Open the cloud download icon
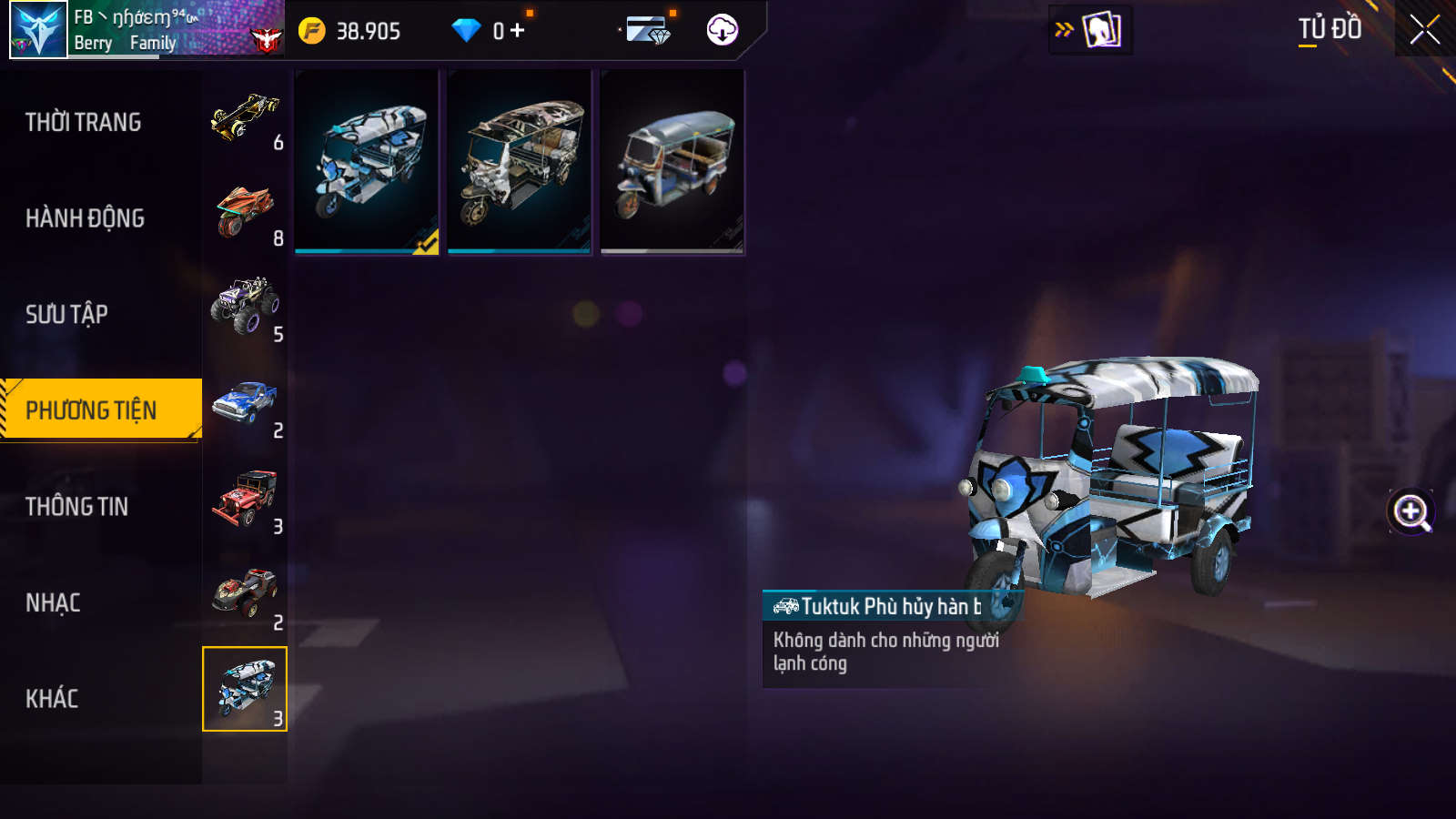1456x819 pixels. 722,30
